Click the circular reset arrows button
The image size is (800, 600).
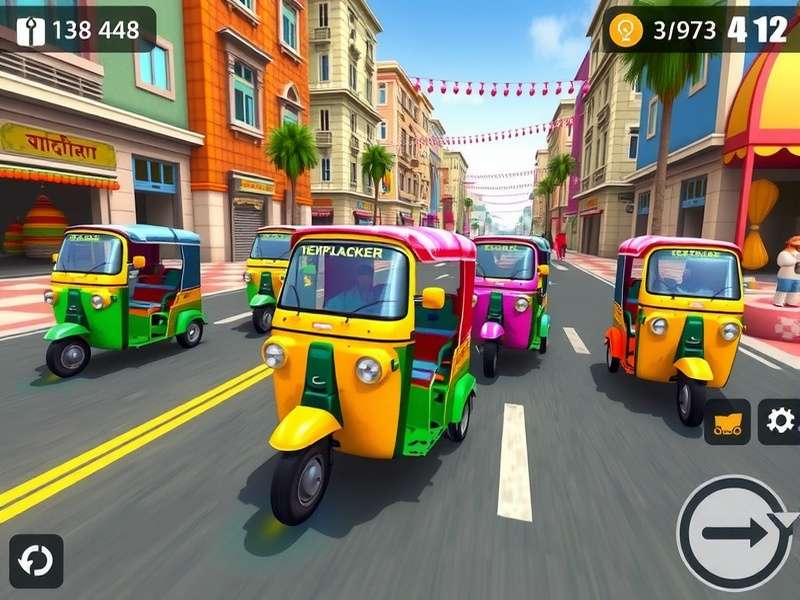point(36,561)
